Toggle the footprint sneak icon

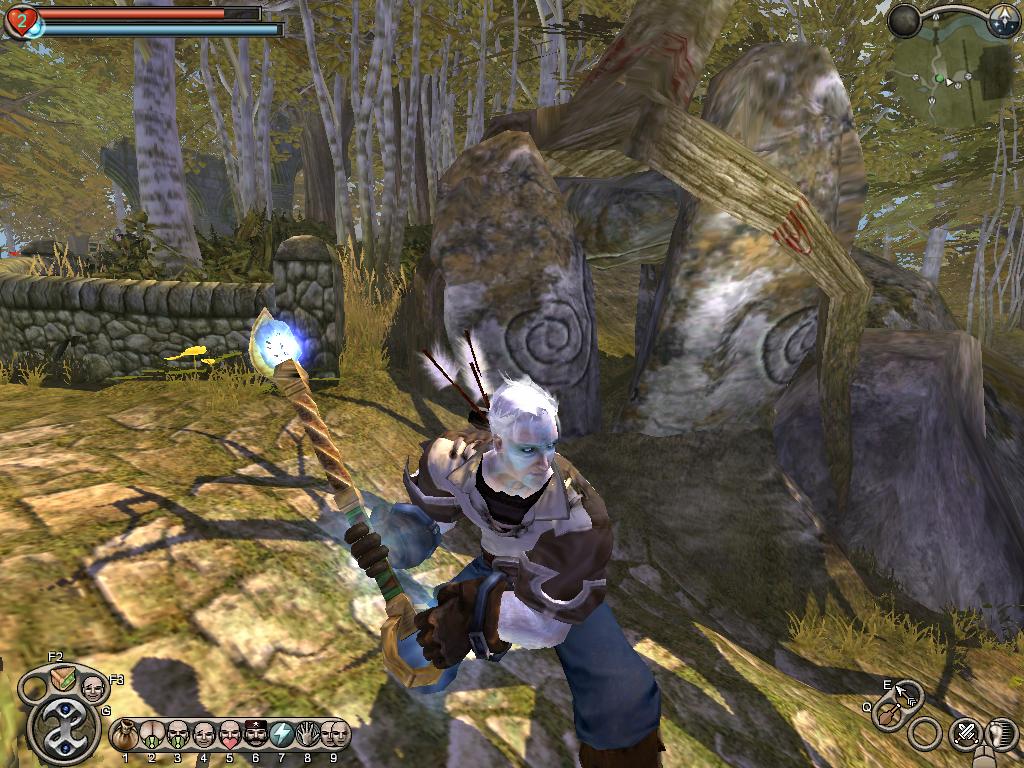click(1002, 735)
